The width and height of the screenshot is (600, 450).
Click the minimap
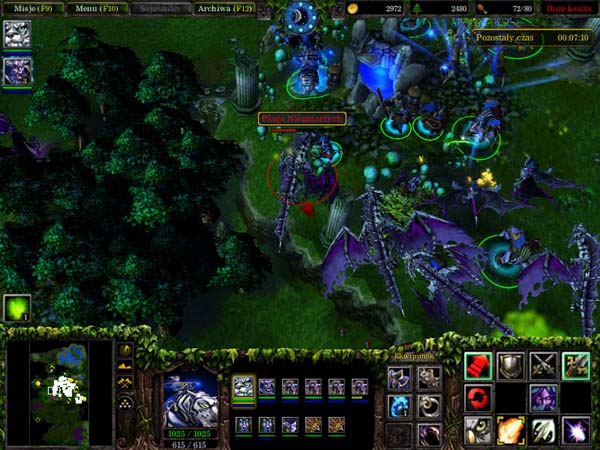[x=58, y=392]
